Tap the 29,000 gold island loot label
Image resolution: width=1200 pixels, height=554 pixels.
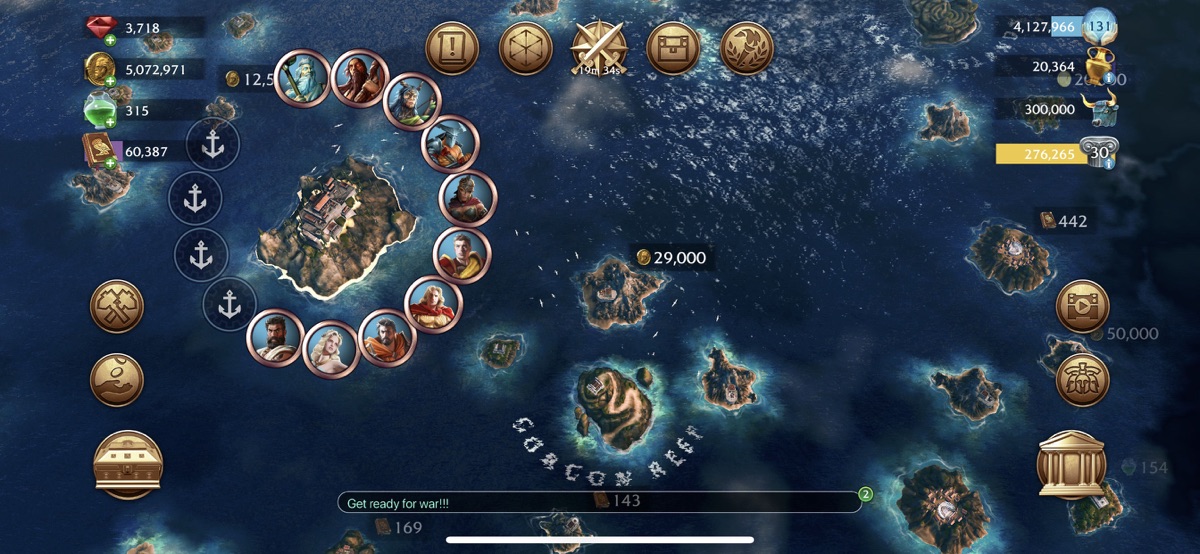coord(670,258)
